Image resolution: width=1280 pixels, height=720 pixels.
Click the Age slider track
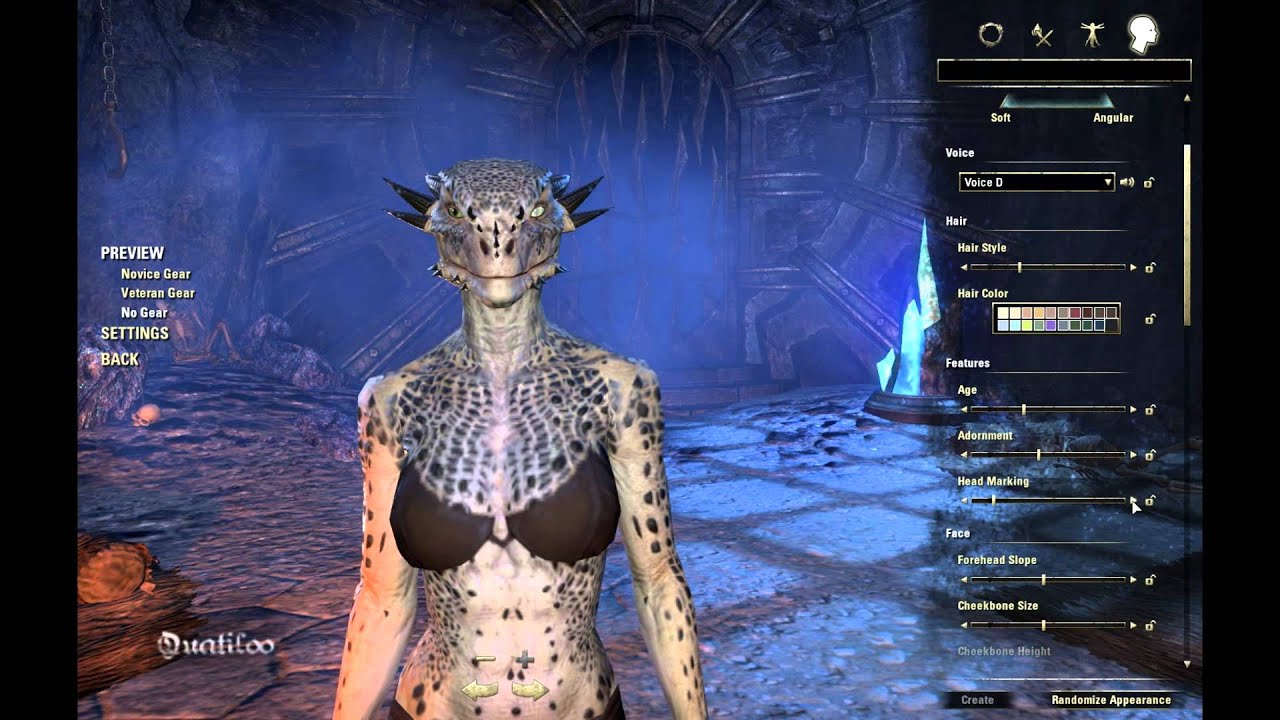[x=1048, y=409]
